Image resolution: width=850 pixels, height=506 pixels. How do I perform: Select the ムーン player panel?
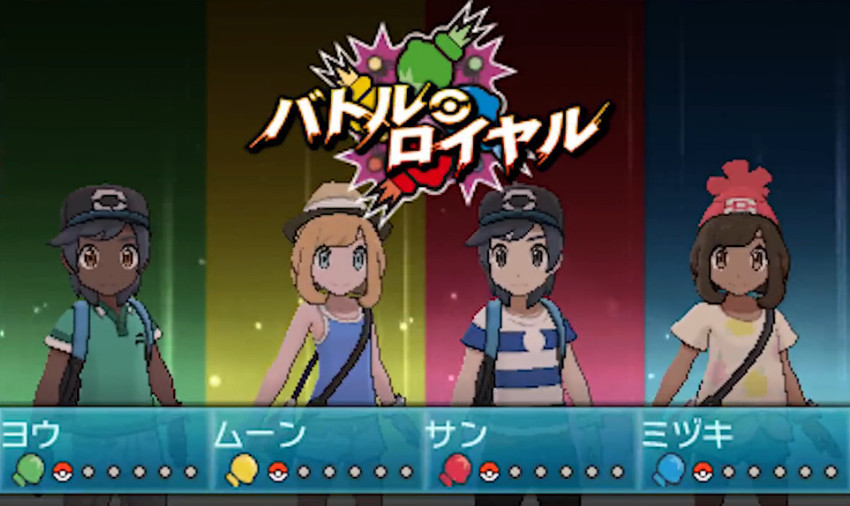(x=318, y=449)
